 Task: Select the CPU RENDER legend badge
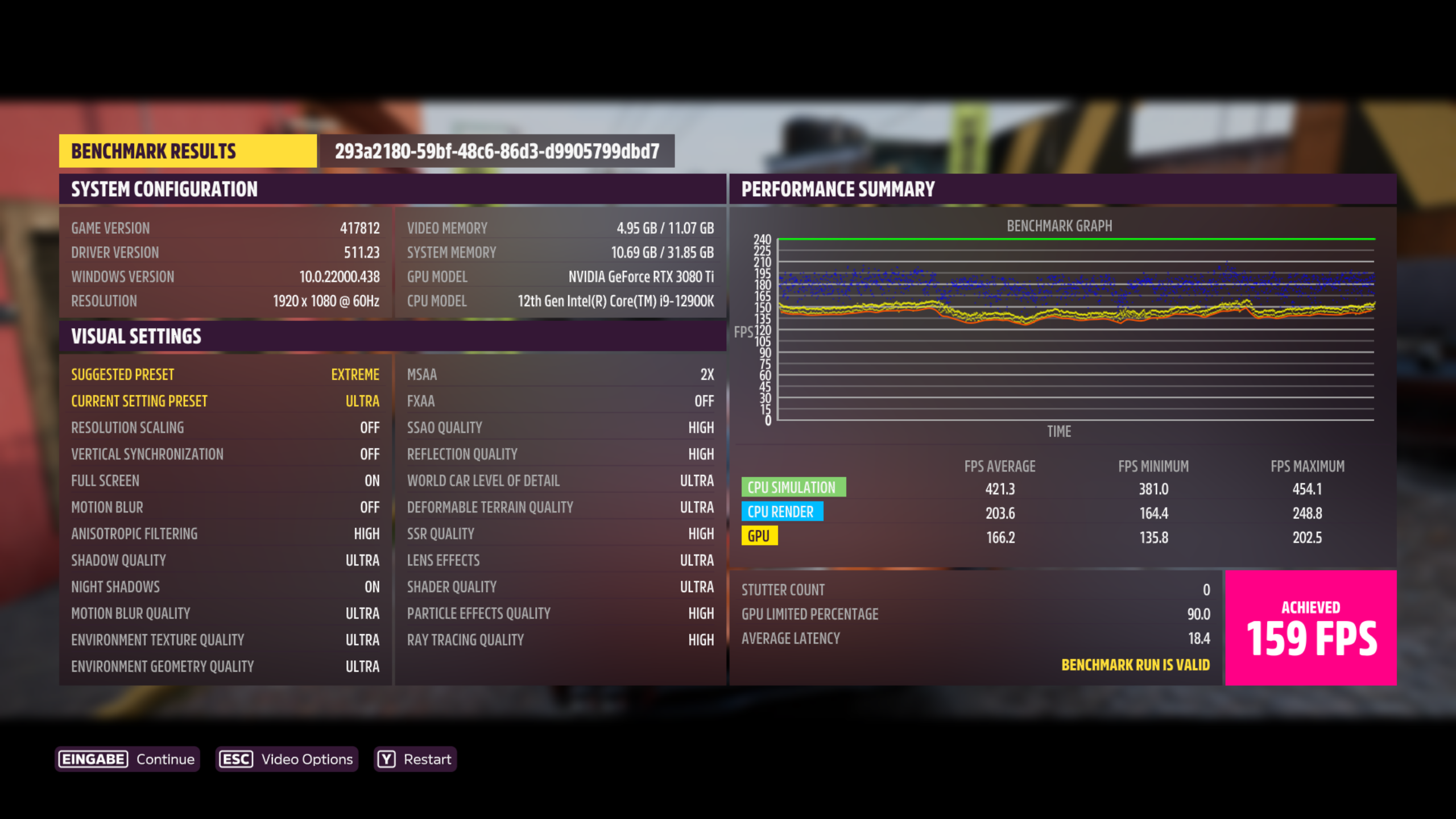point(783,511)
